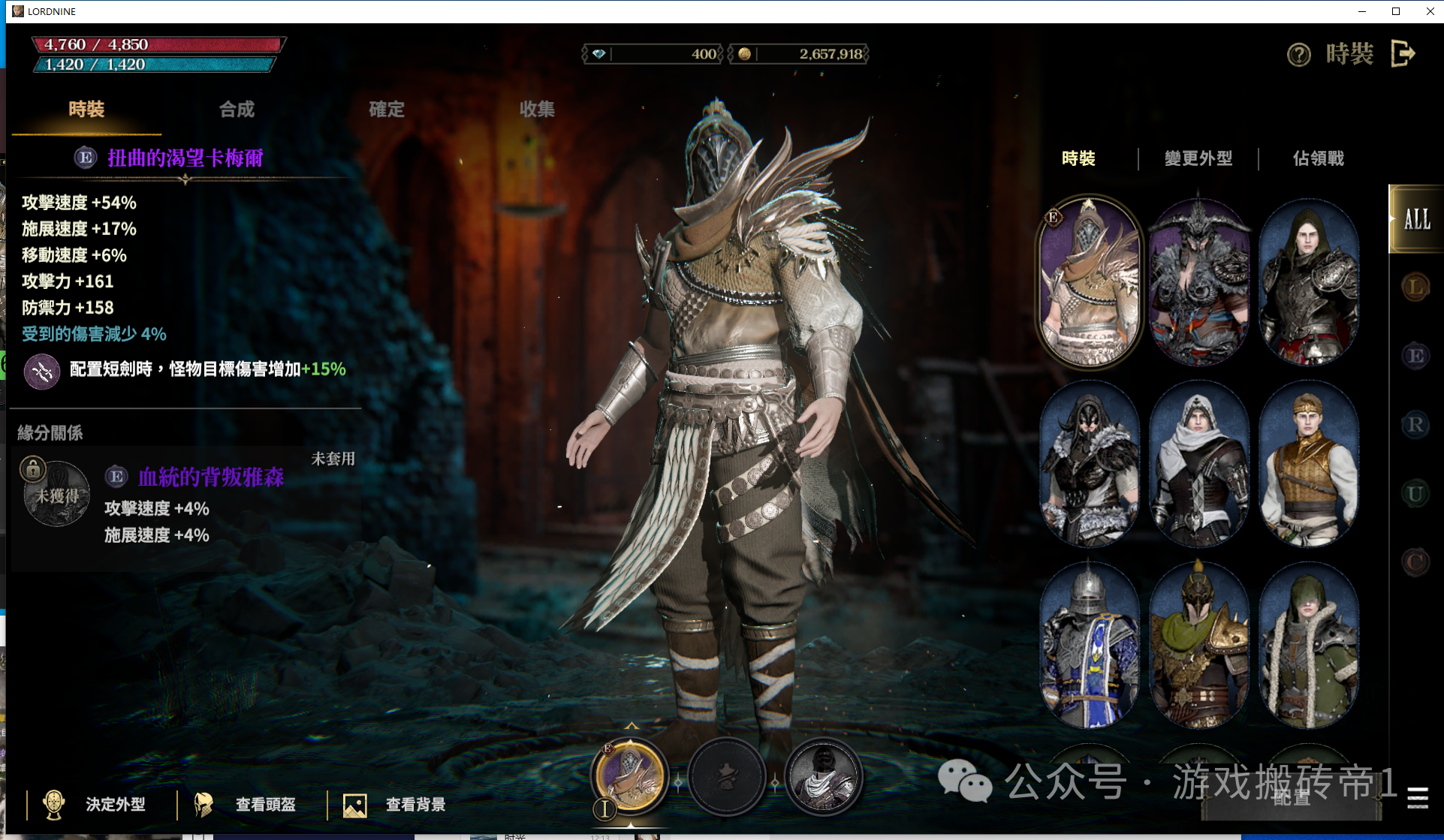Filter costumes by U grade
This screenshot has width=1444, height=840.
[1415, 494]
